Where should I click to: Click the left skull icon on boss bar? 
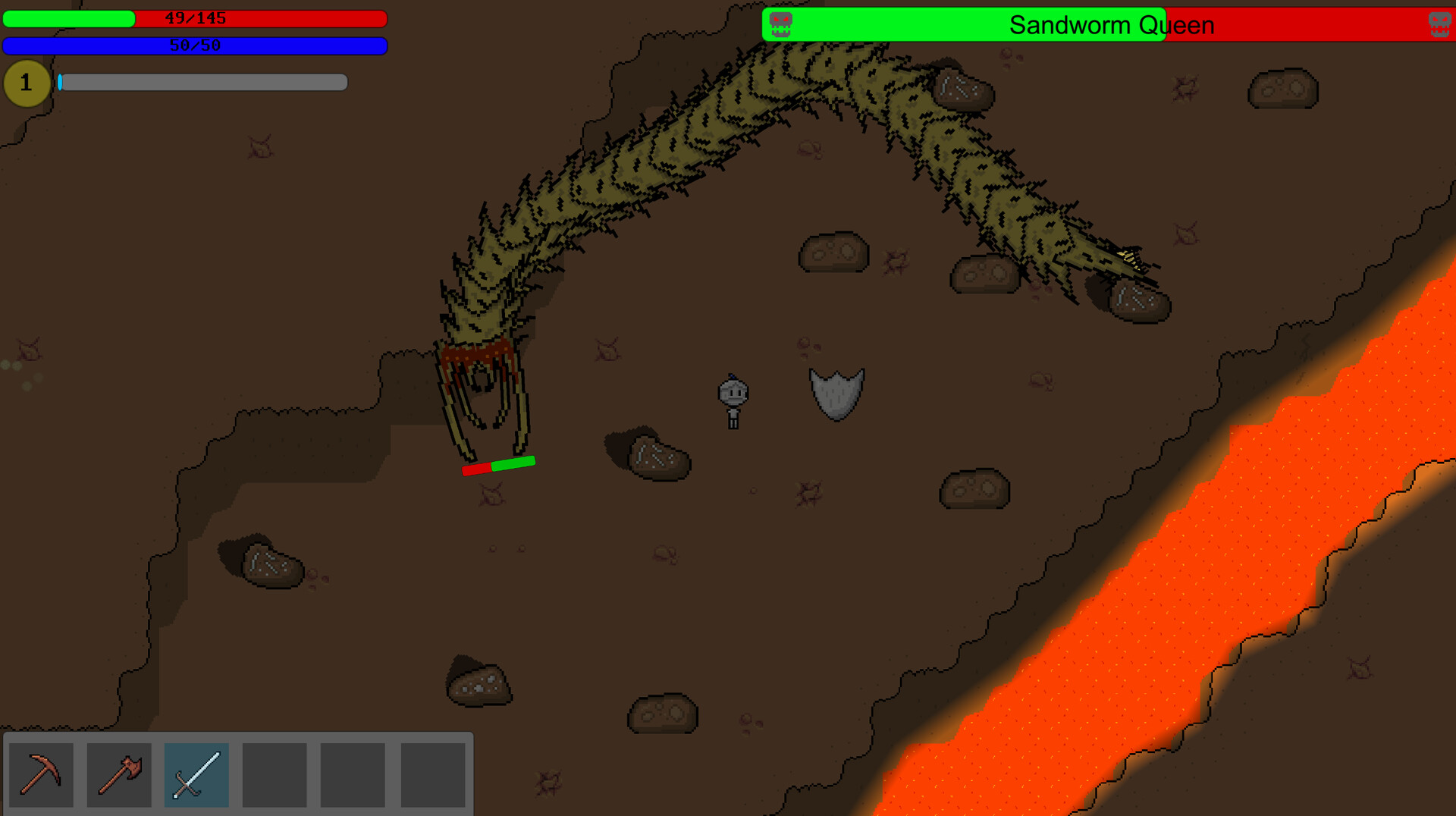(780, 24)
